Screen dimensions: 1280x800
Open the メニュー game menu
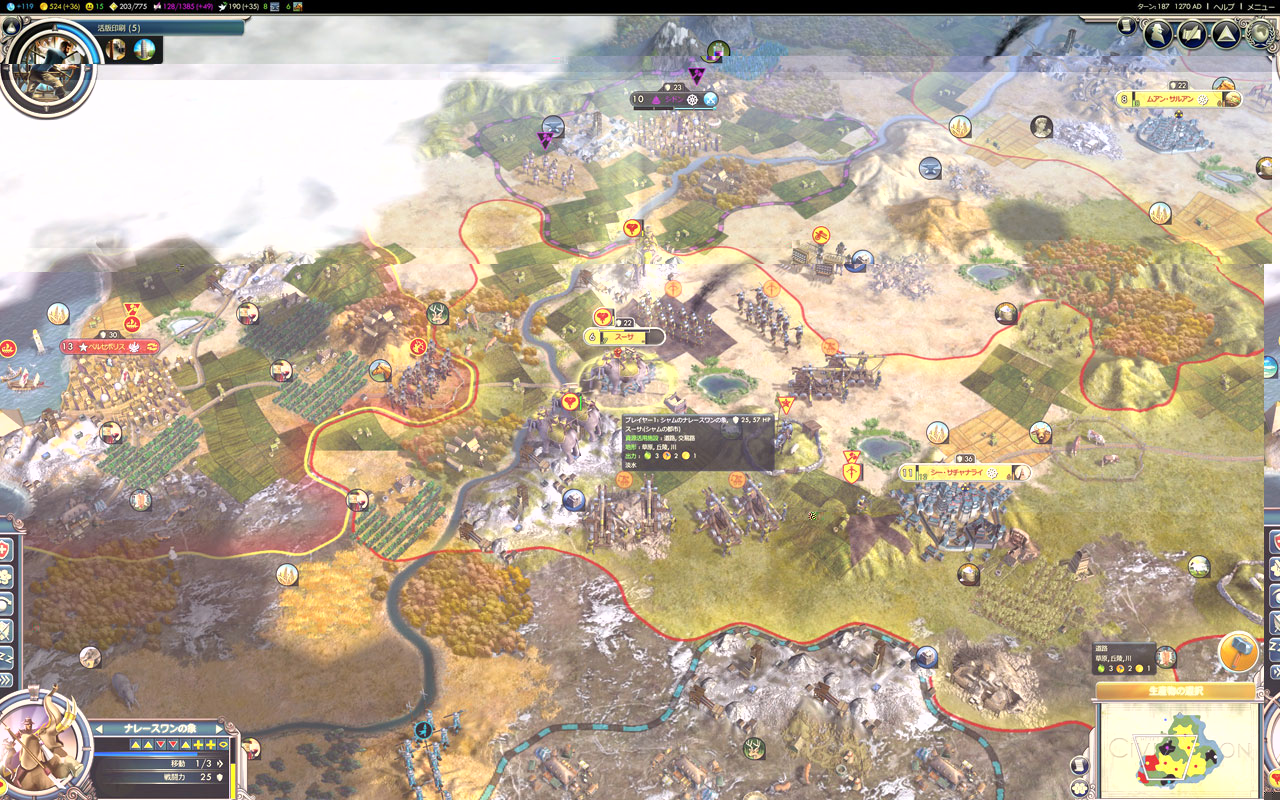coord(1260,6)
